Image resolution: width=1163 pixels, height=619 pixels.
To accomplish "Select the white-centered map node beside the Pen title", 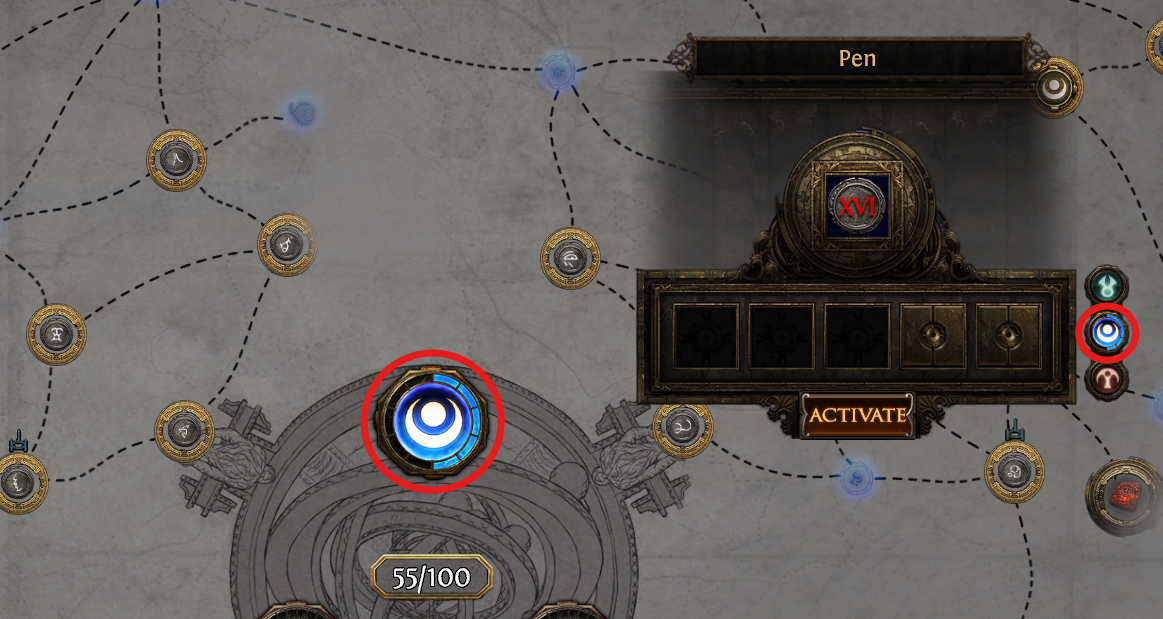I will tap(1055, 88).
